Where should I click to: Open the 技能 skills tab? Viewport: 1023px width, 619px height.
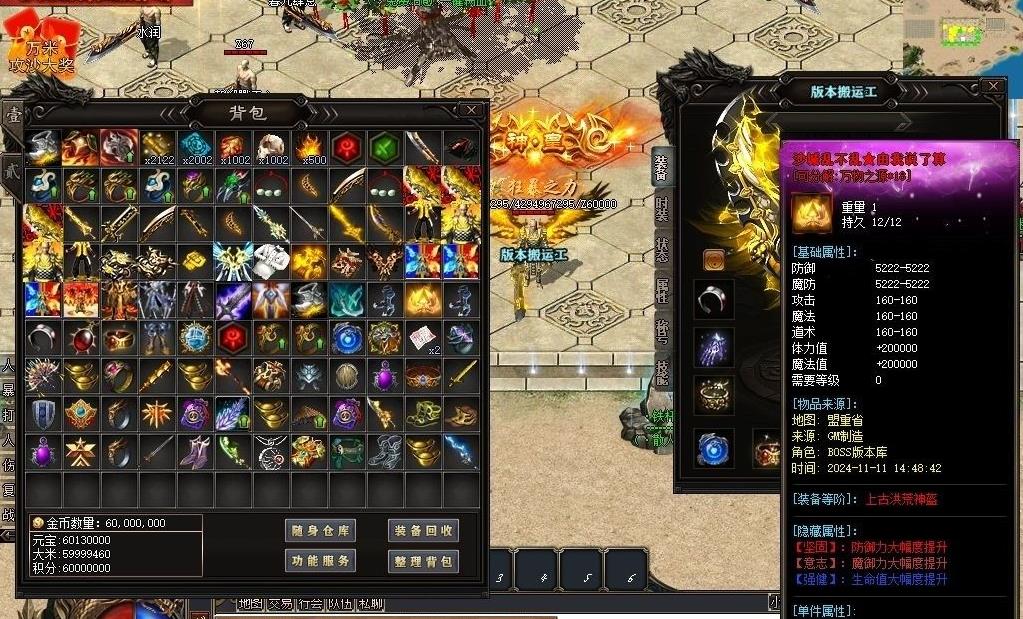pyautogui.click(x=662, y=371)
